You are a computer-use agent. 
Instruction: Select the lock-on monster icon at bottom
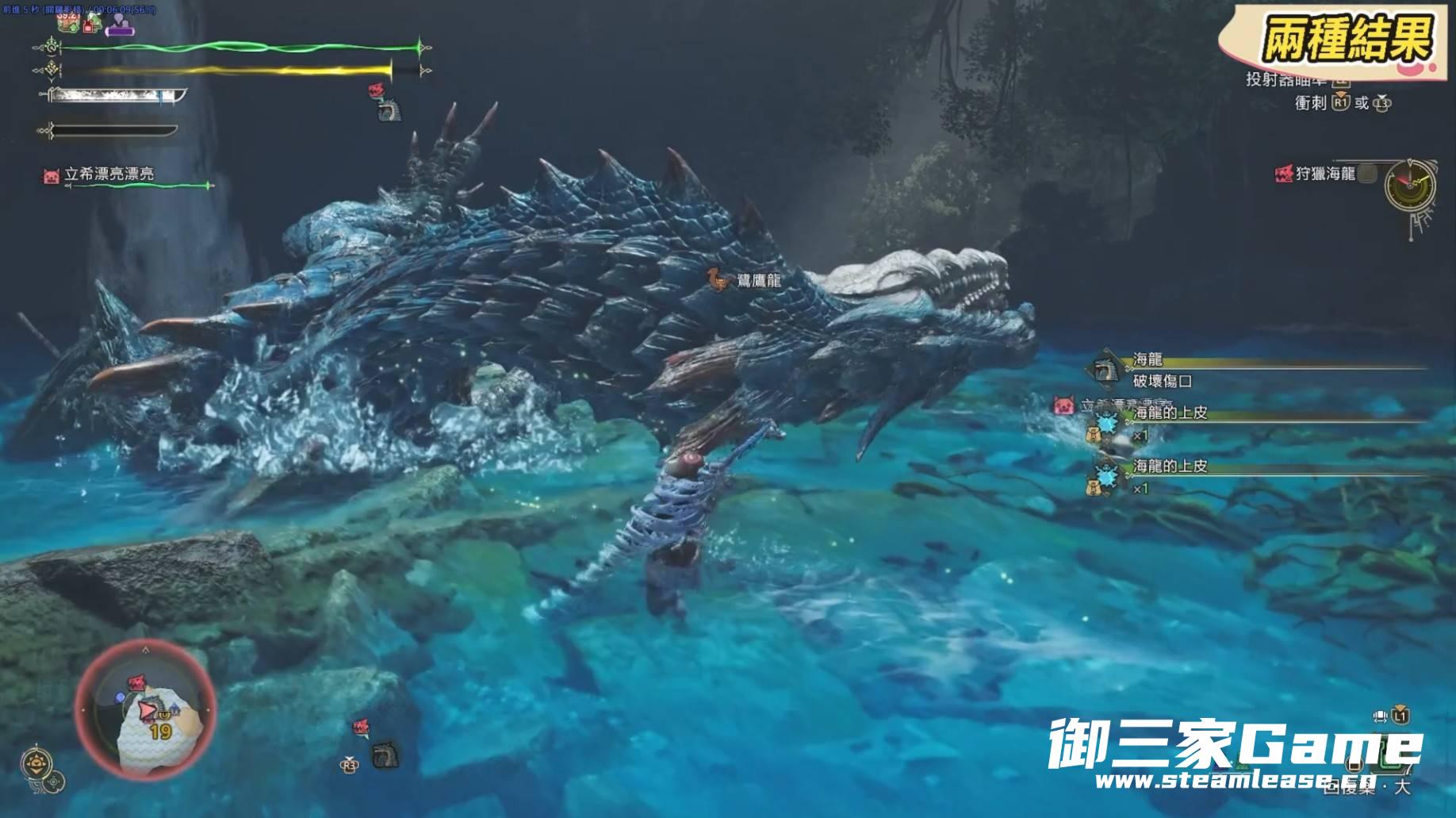coord(385,755)
